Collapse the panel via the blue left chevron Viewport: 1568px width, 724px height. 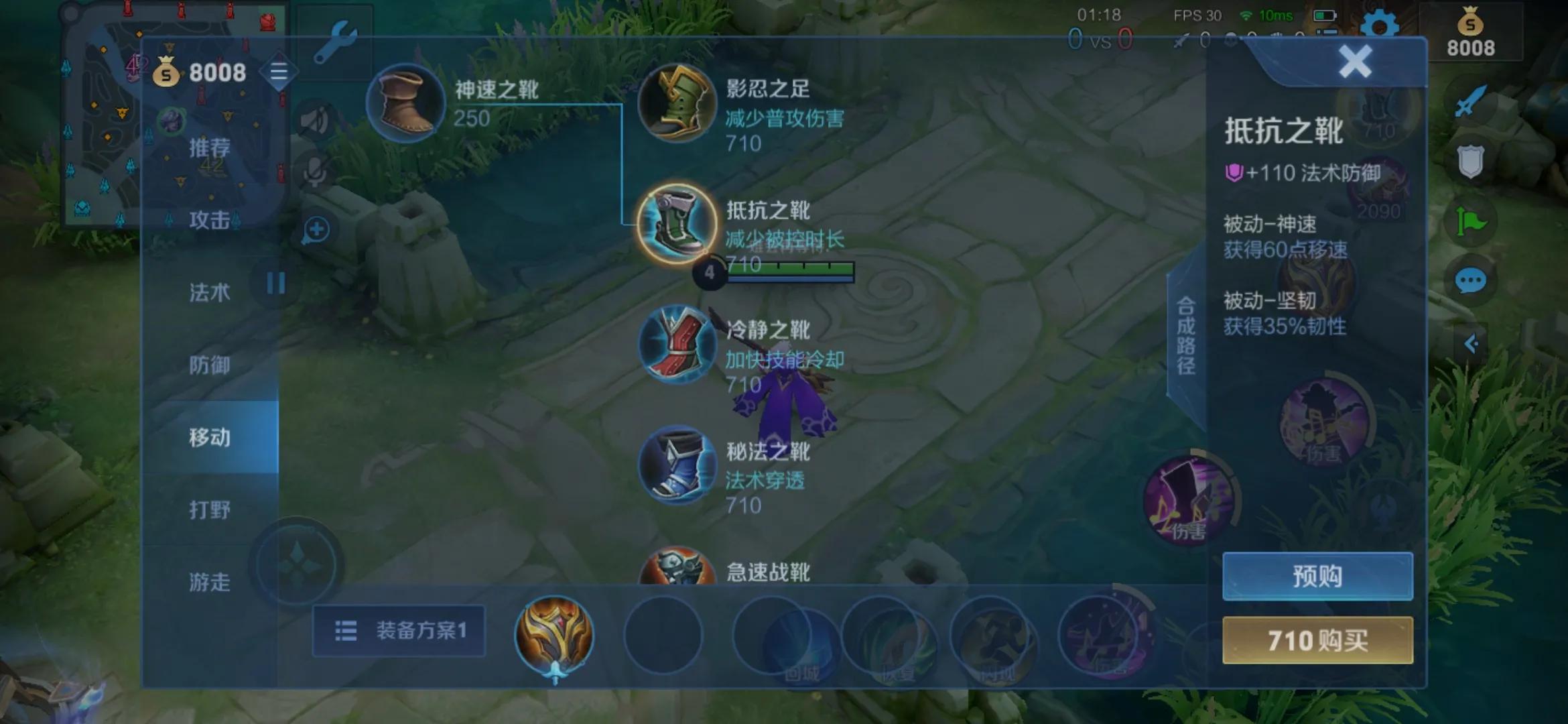[x=1472, y=344]
